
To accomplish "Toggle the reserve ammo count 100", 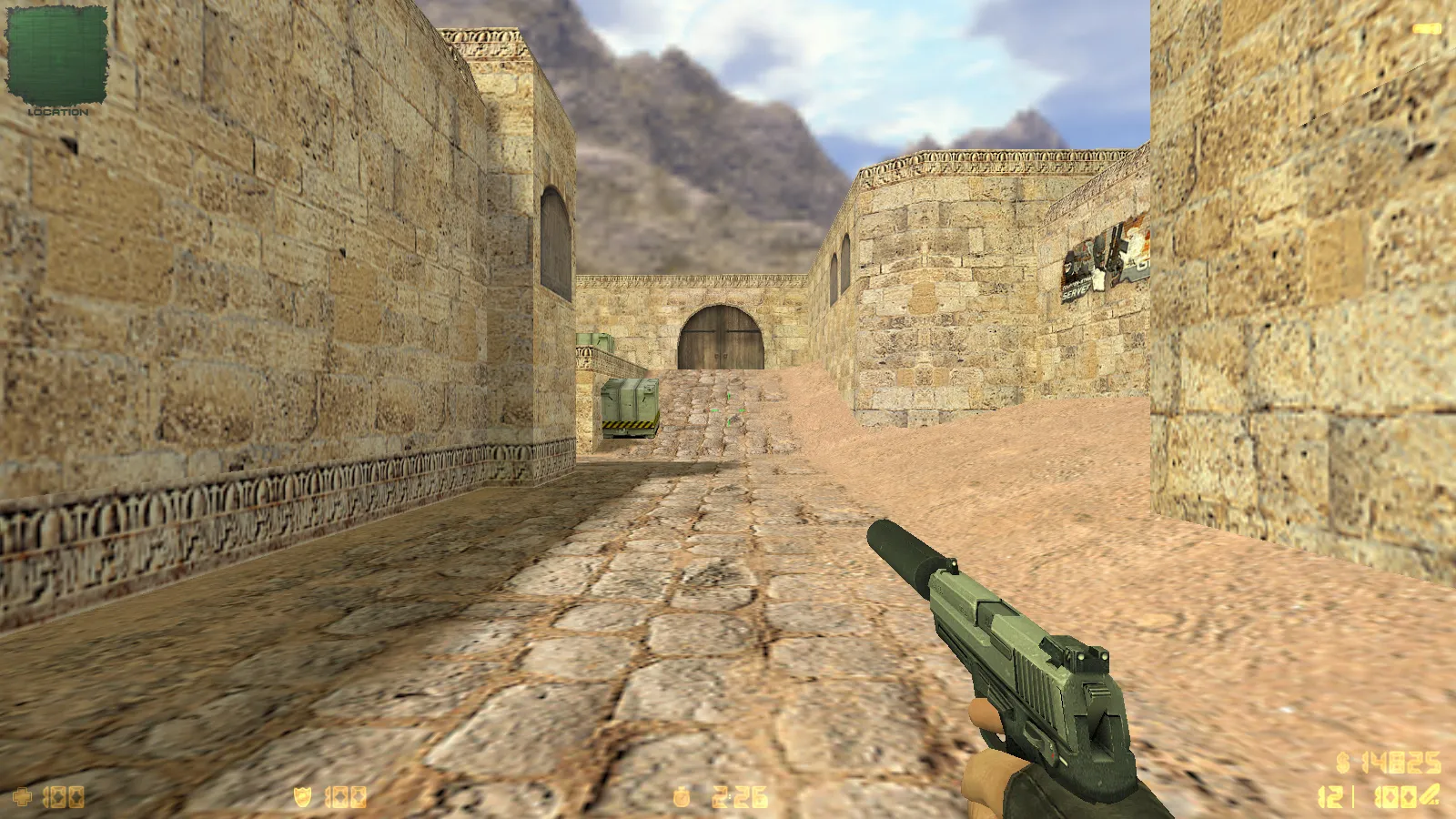I will point(1394,795).
